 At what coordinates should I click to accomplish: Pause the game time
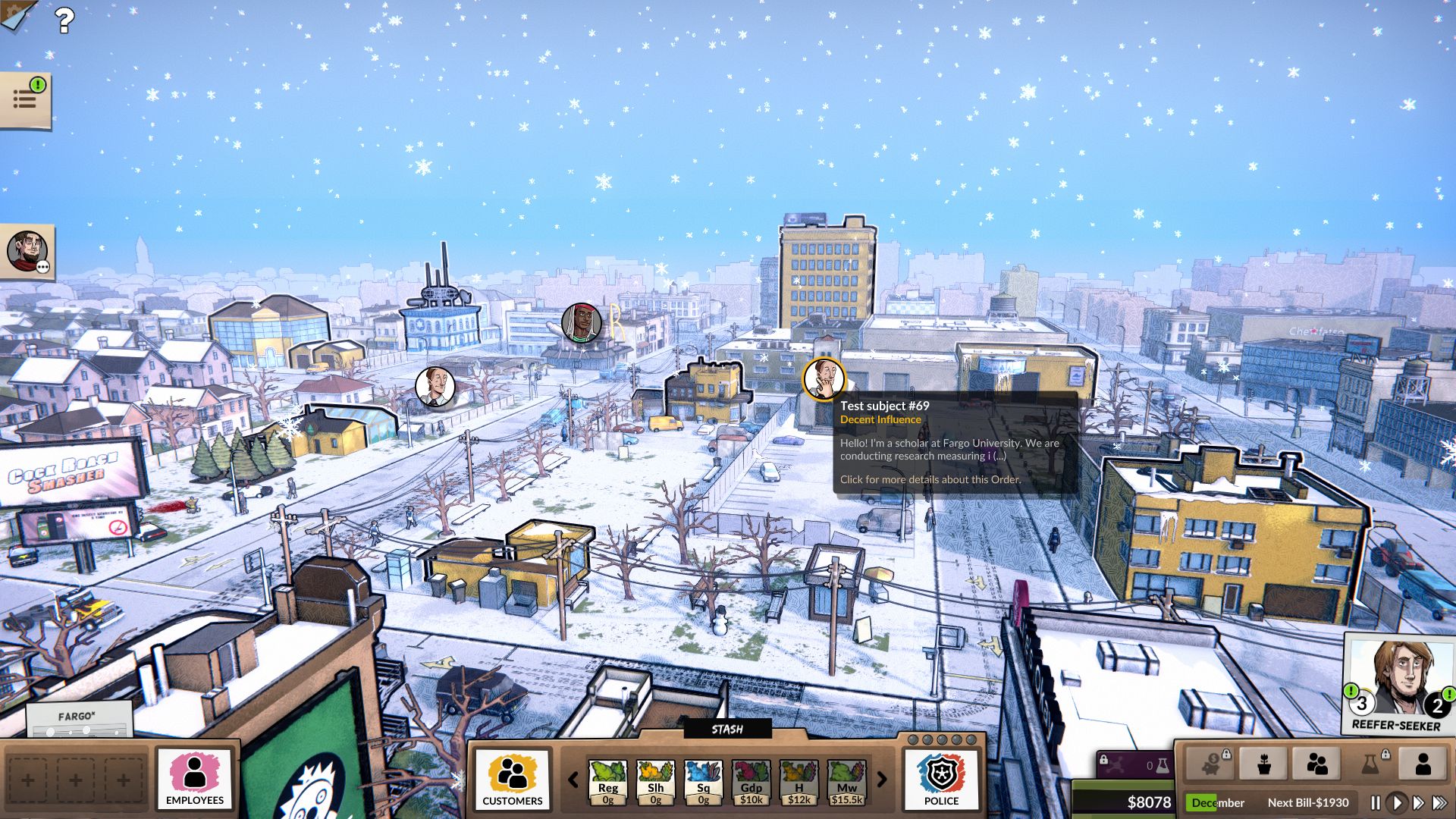click(x=1376, y=802)
